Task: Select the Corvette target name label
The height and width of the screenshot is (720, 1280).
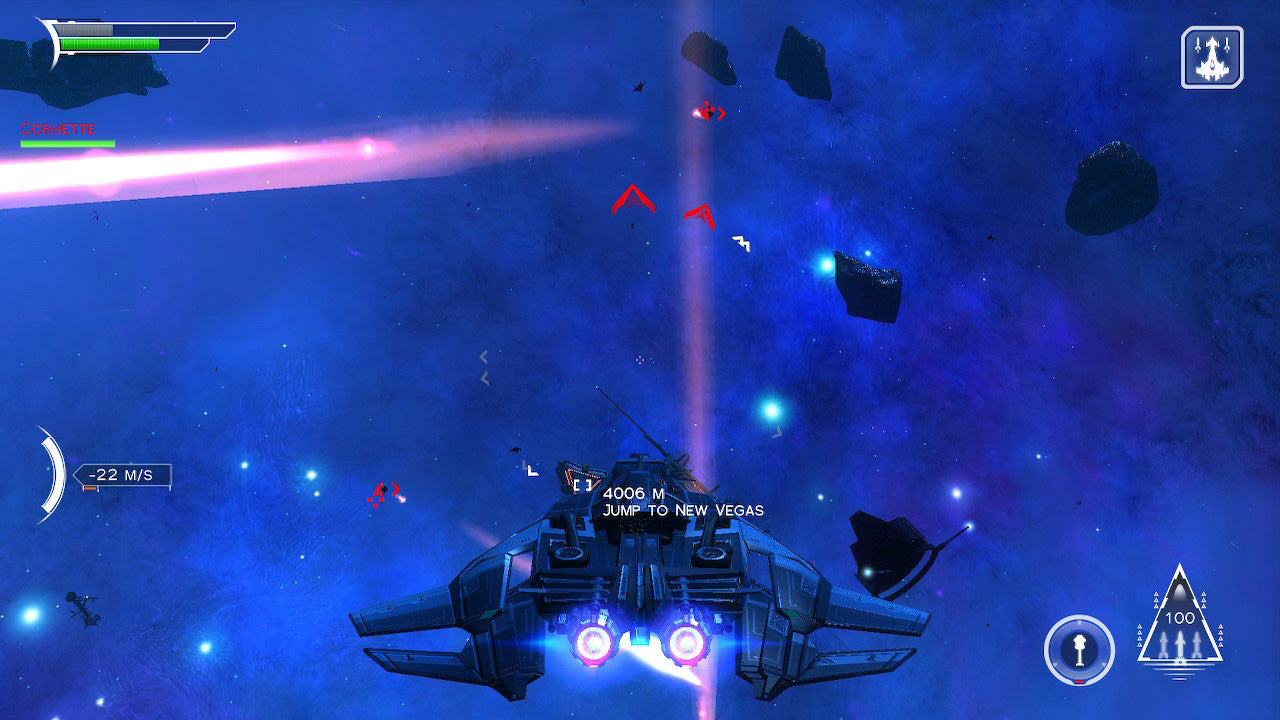Action: pyautogui.click(x=55, y=128)
